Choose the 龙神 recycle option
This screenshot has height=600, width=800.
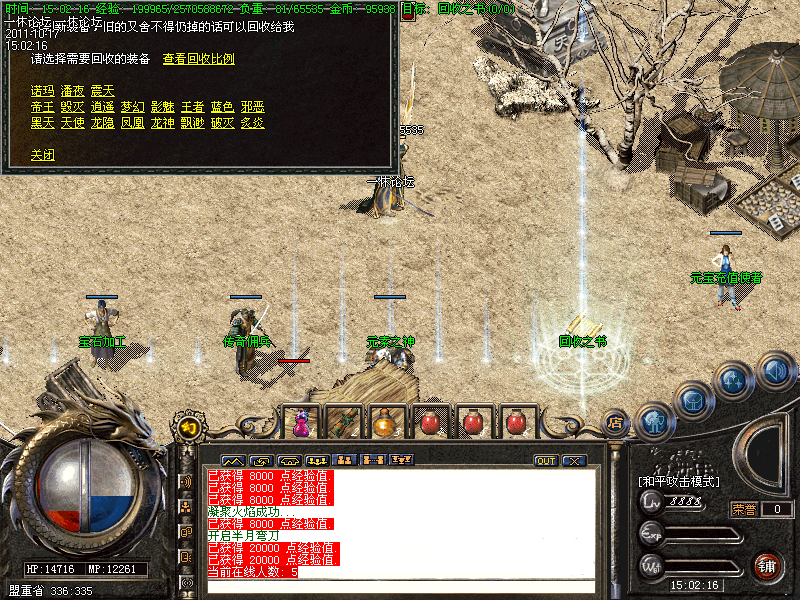click(162, 123)
